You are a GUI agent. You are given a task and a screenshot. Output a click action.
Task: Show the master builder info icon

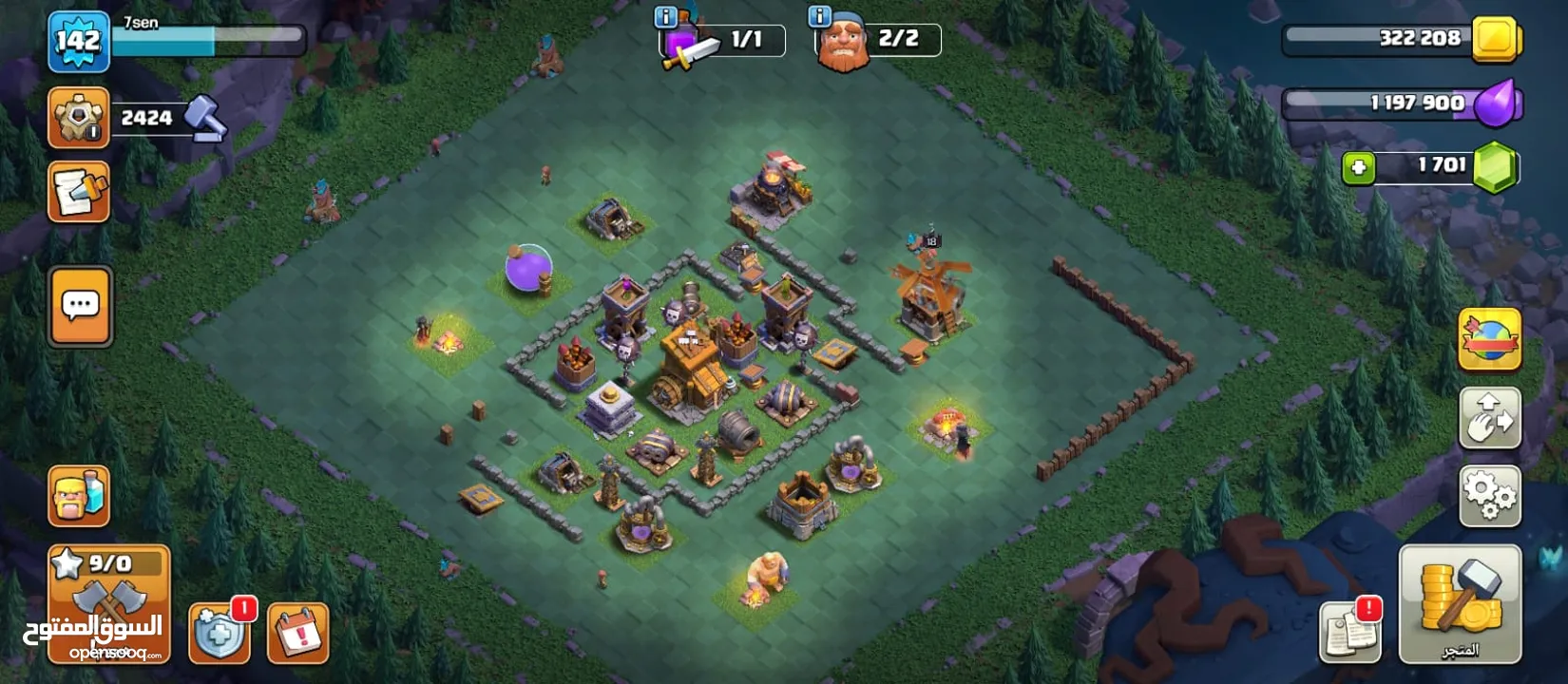tap(819, 16)
